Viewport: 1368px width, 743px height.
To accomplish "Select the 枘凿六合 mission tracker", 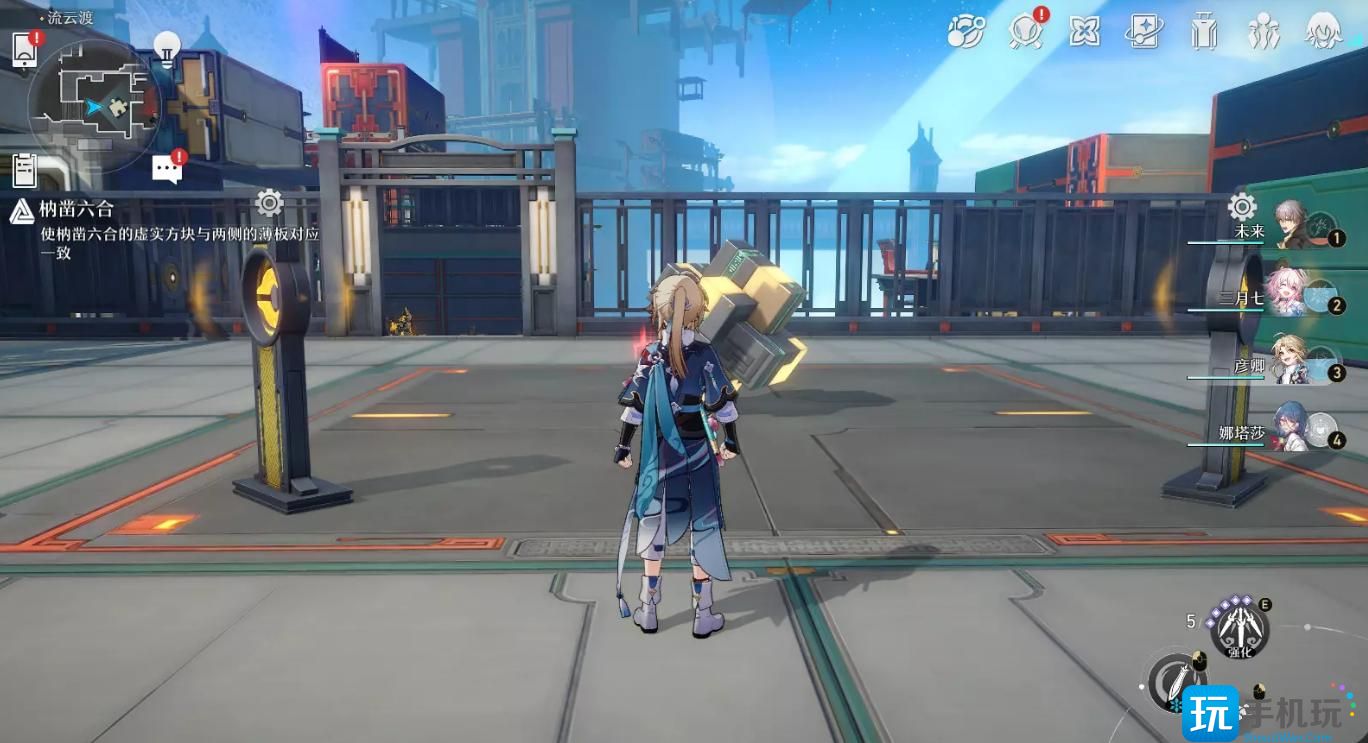I will coord(78,210).
